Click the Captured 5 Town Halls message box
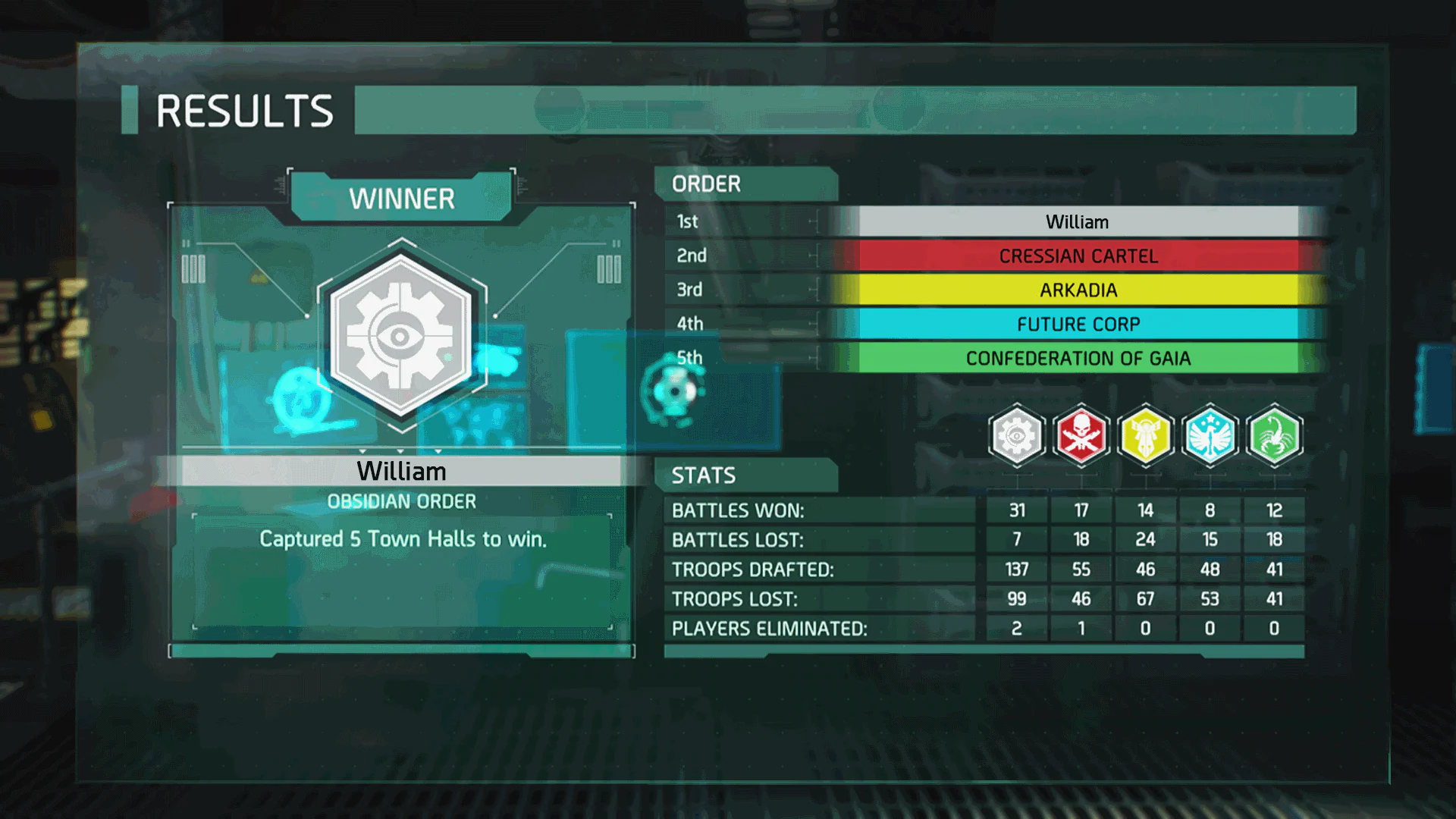The height and width of the screenshot is (819, 1456). [x=402, y=538]
